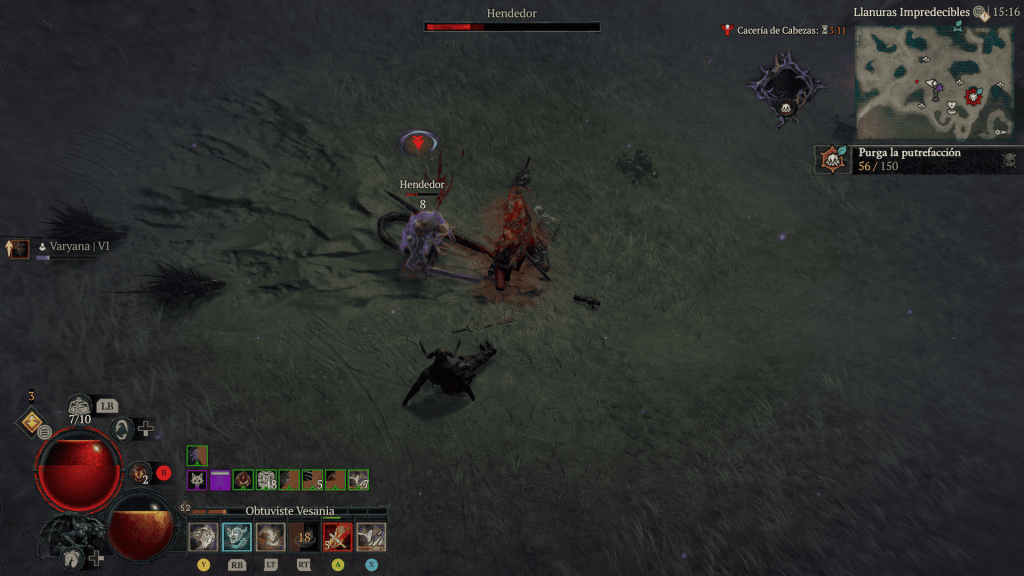
Task: Activate the whirlwind skill in the third slot
Action: click(270, 537)
